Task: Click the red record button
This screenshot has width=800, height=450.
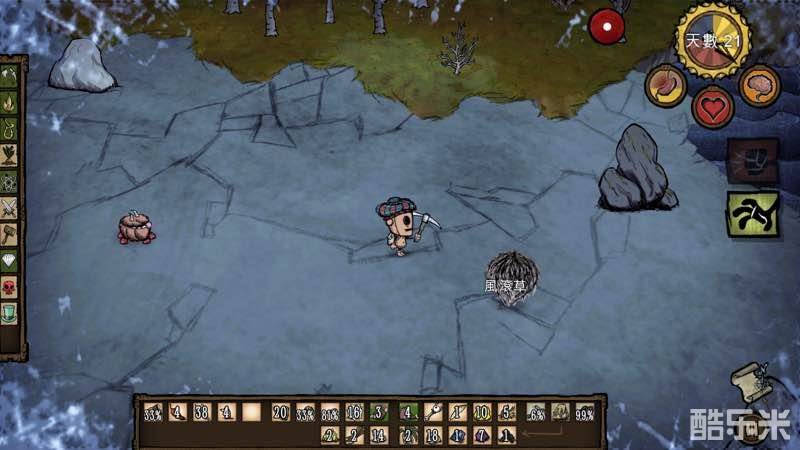Action: coord(605,26)
